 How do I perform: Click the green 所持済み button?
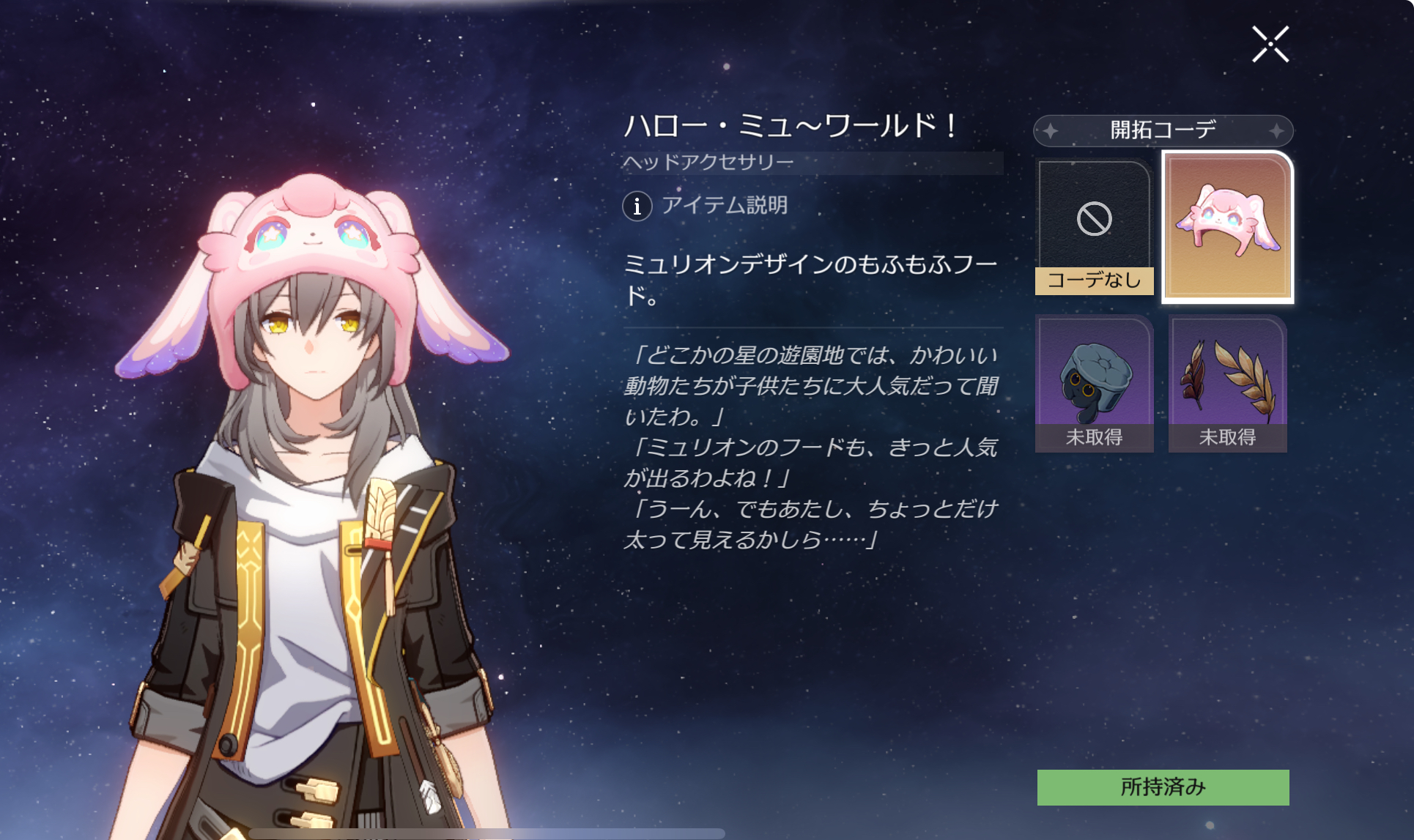(x=1163, y=787)
